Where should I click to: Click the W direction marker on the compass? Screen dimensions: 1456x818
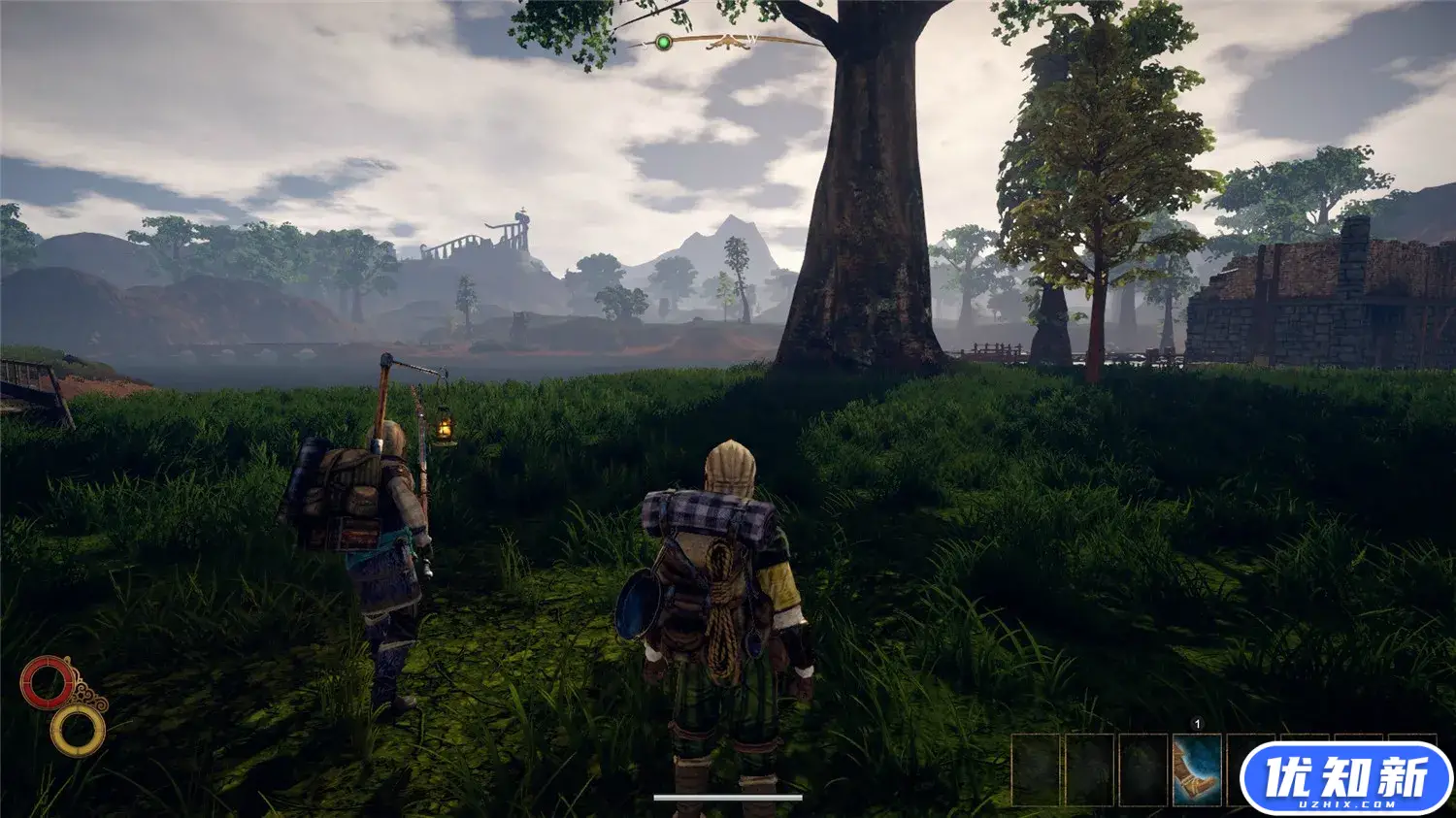coord(753,40)
